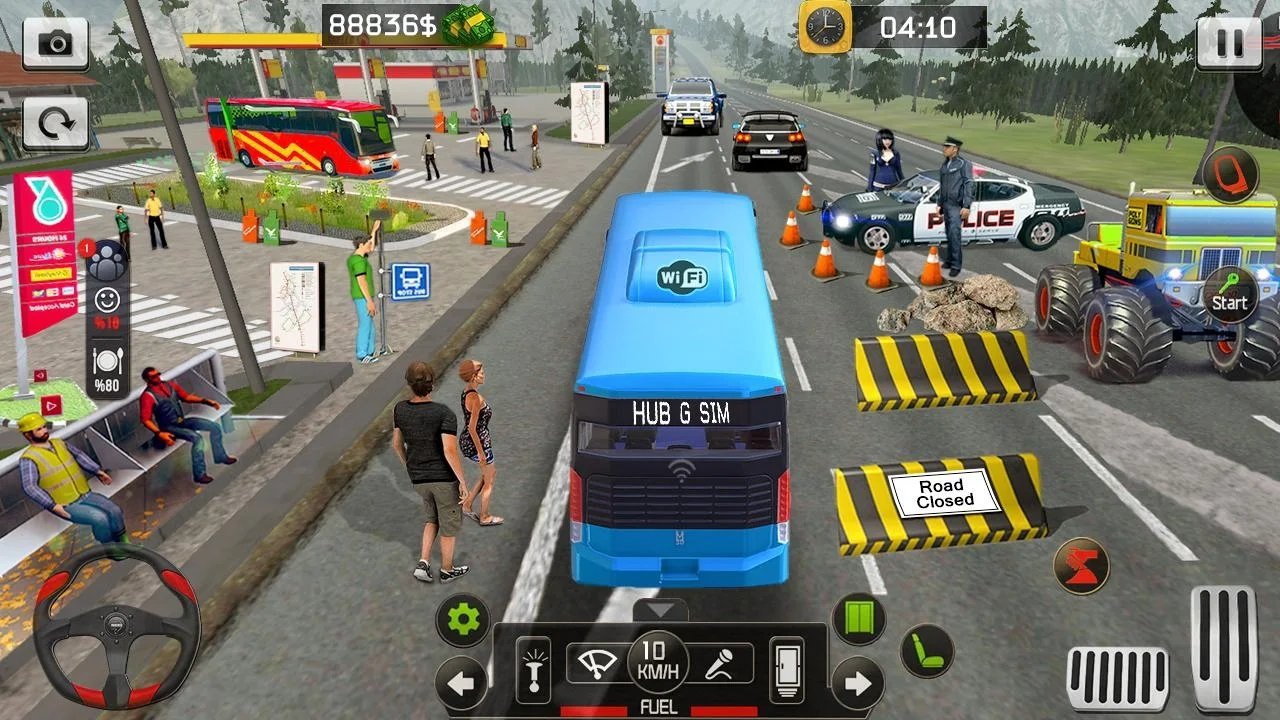Open the passenger status panel
The height and width of the screenshot is (720, 1280).
click(x=105, y=262)
